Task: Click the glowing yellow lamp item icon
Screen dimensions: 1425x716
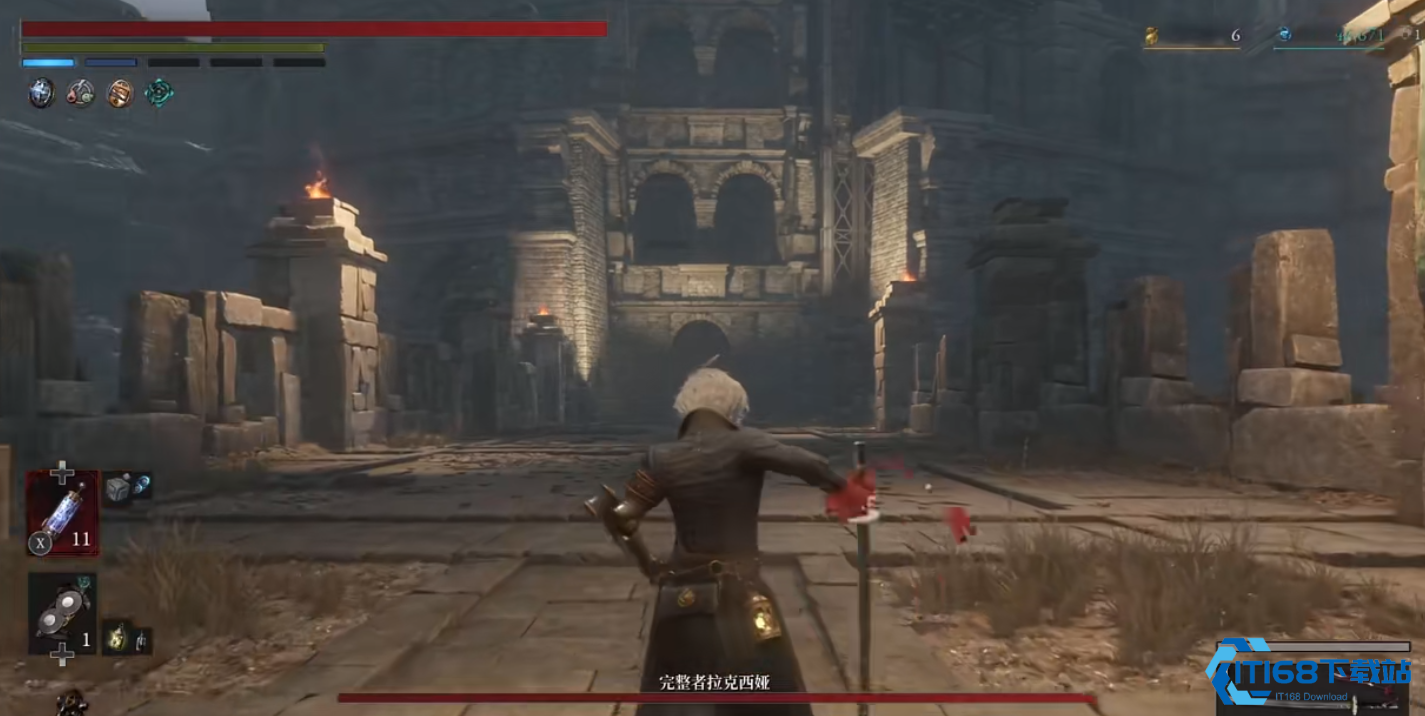Action: (x=116, y=638)
